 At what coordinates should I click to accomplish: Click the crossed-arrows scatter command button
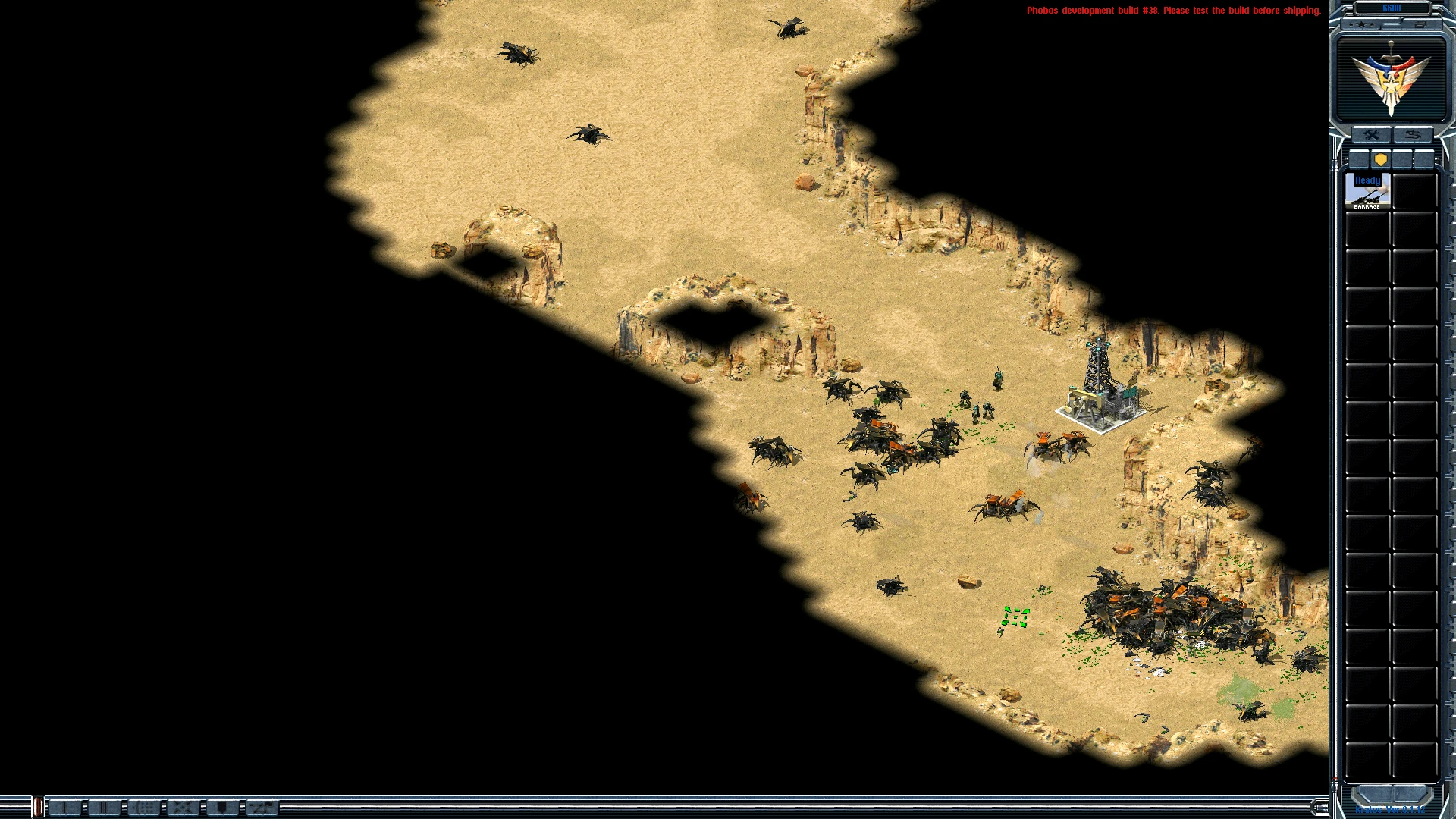183,808
